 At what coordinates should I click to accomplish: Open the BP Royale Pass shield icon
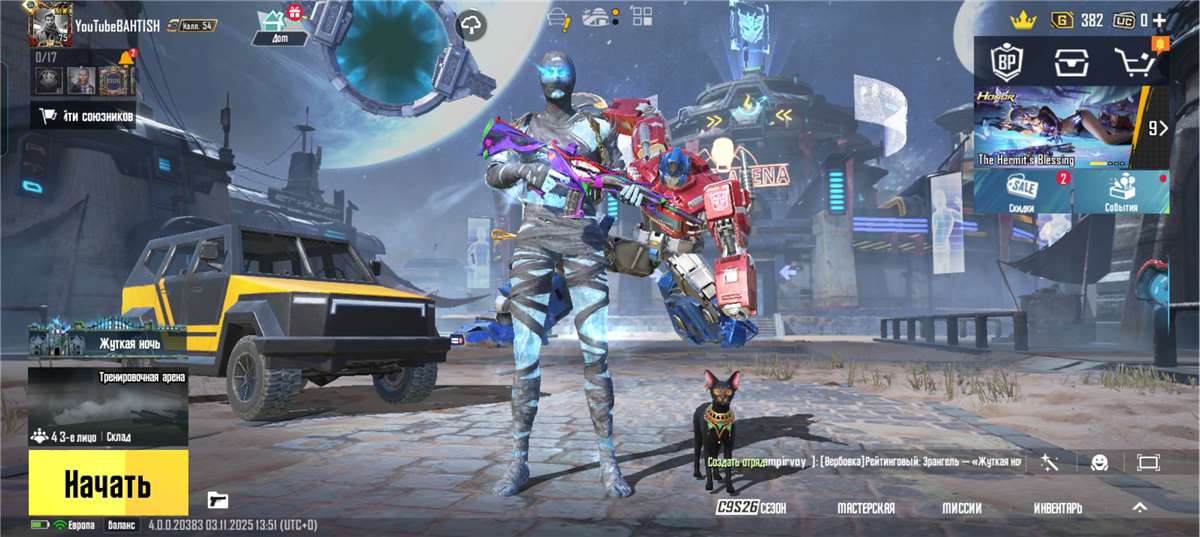pos(1005,63)
